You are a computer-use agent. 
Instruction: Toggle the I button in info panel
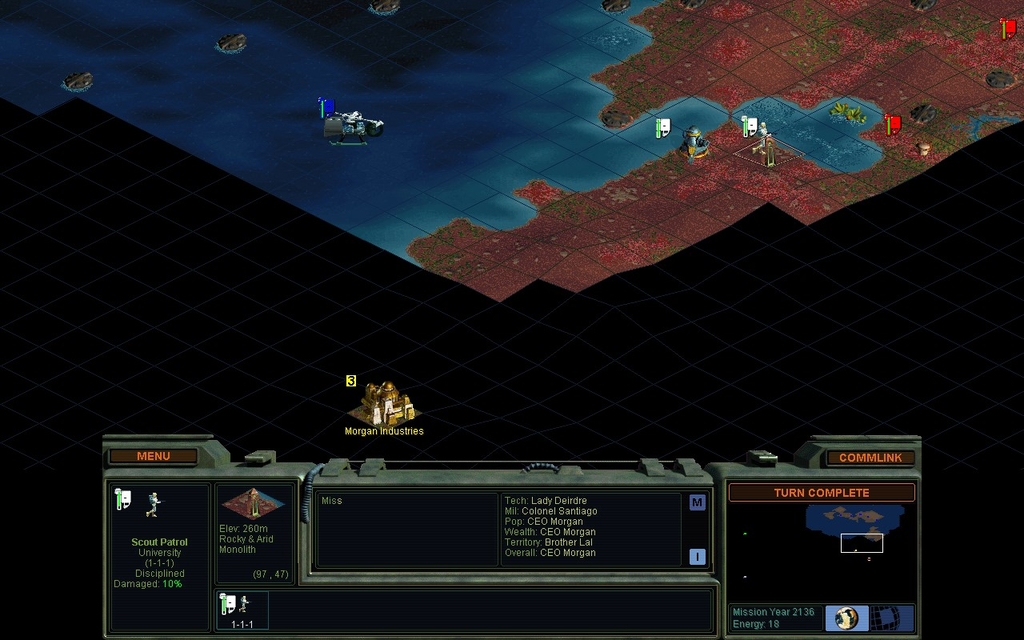pyautogui.click(x=697, y=557)
